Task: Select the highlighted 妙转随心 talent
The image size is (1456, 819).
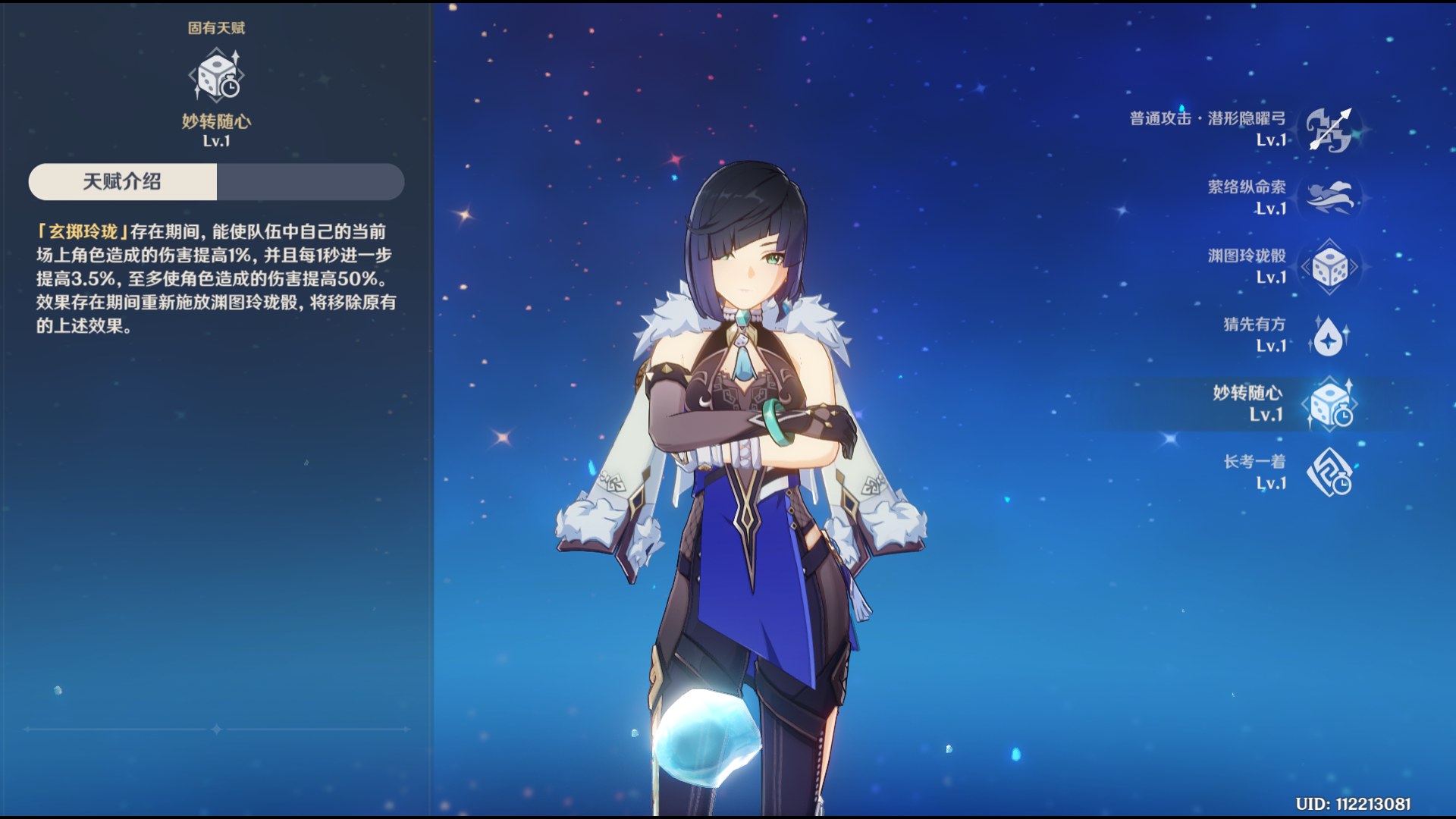Action: [x=1329, y=404]
